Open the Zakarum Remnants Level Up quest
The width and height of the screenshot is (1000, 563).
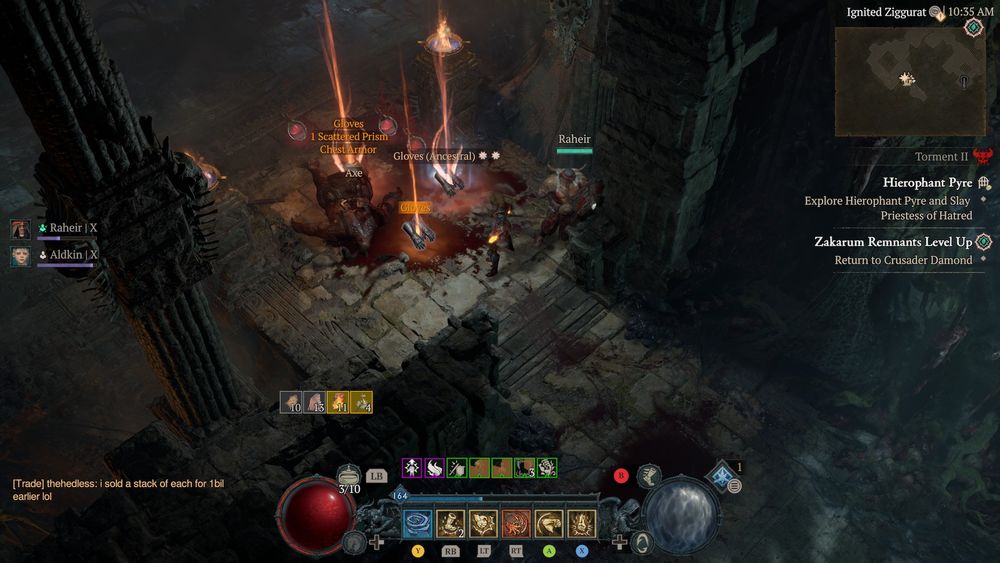click(x=893, y=242)
